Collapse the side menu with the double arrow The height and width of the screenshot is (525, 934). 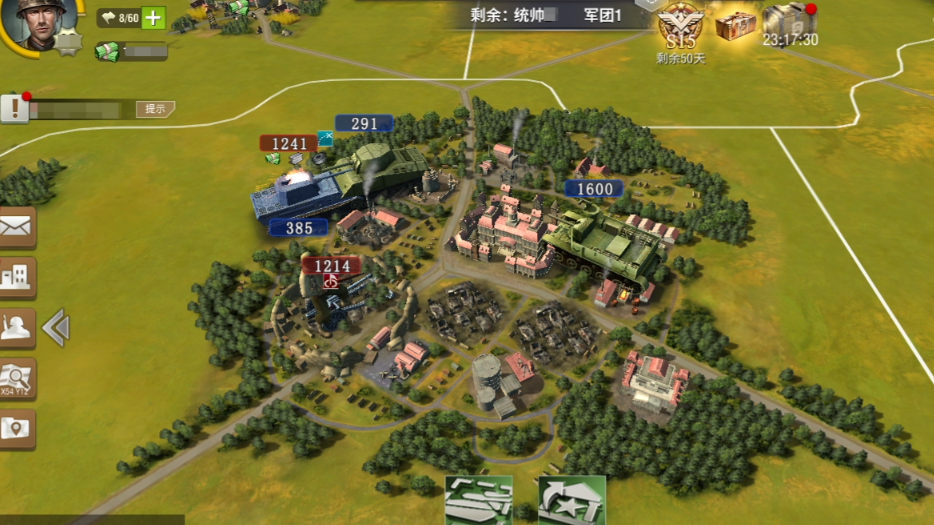click(x=56, y=328)
